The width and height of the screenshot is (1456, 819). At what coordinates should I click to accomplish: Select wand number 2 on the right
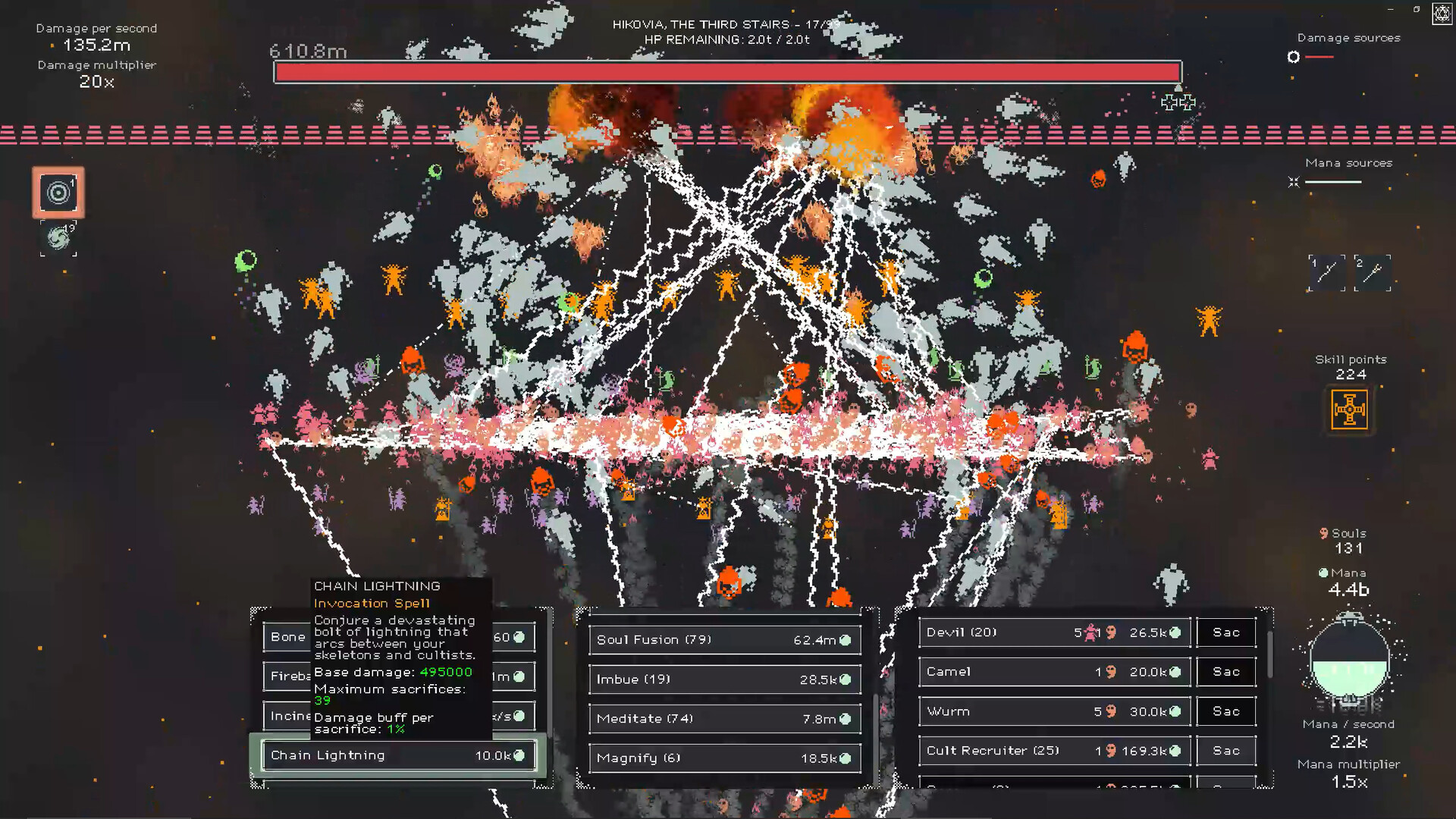click(x=1373, y=273)
